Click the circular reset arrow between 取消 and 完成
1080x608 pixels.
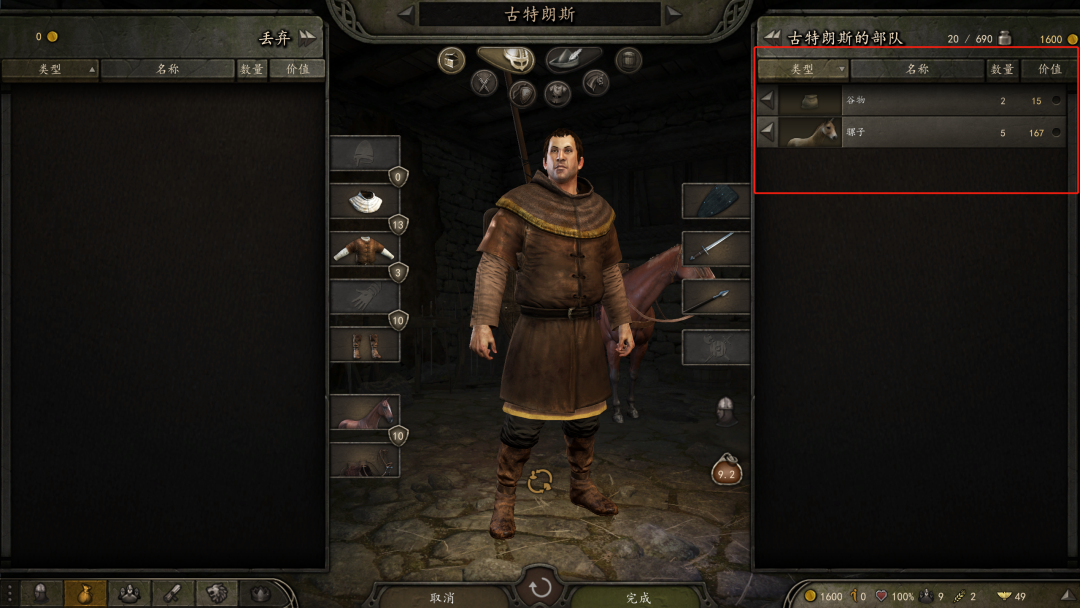540,587
